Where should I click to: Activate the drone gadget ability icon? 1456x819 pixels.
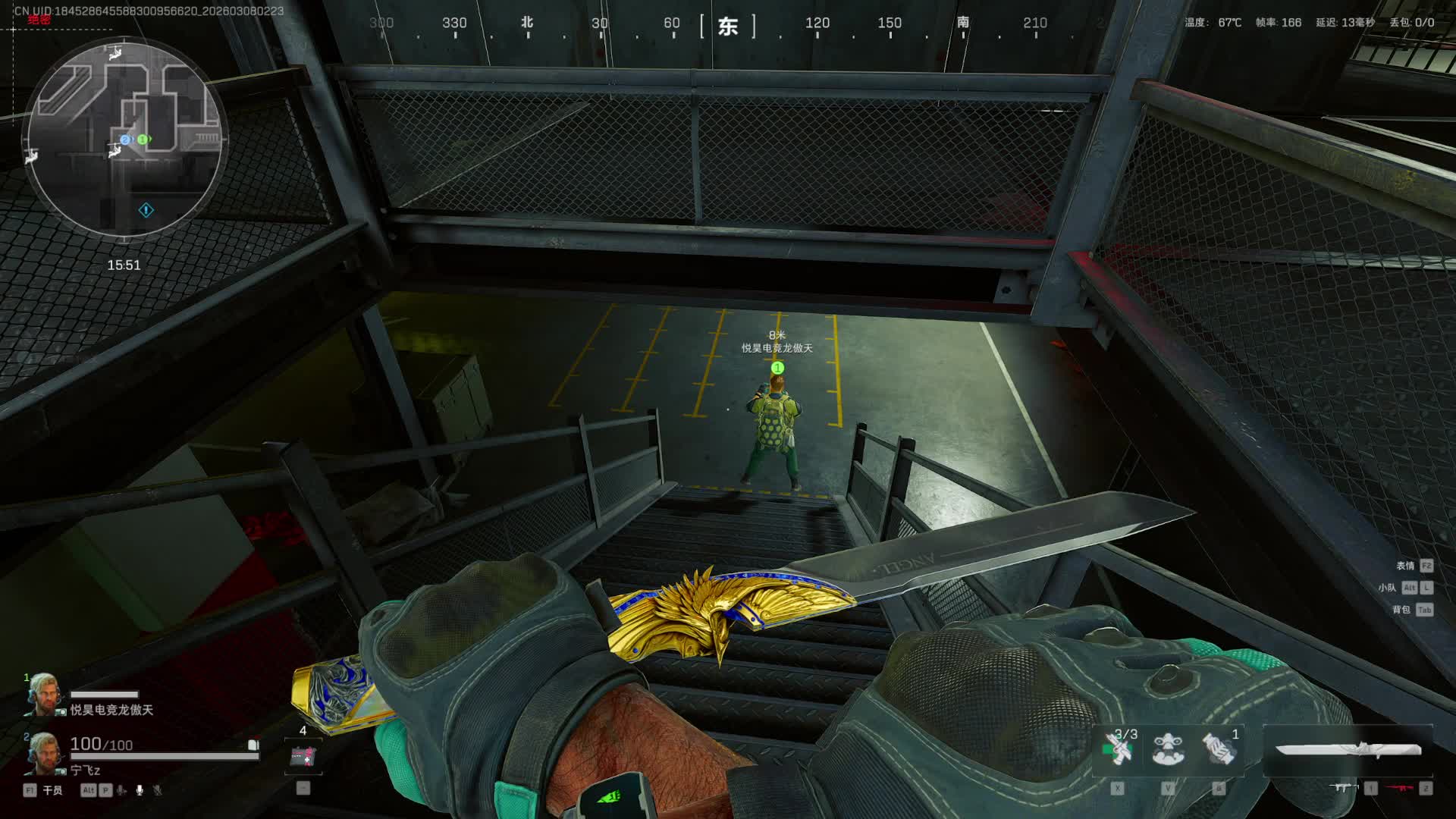1168,749
